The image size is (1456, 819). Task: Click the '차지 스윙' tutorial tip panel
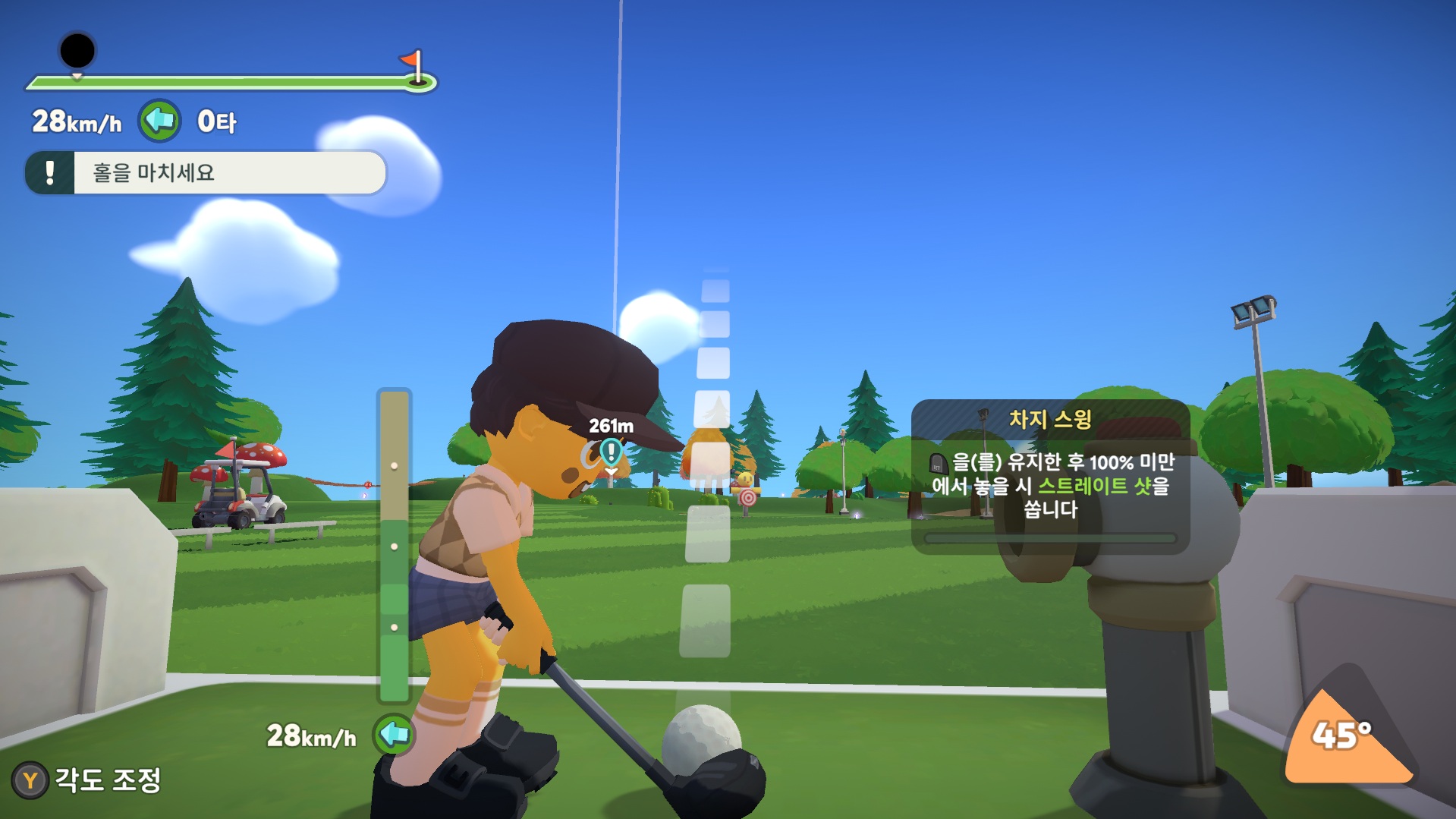coord(1050,476)
